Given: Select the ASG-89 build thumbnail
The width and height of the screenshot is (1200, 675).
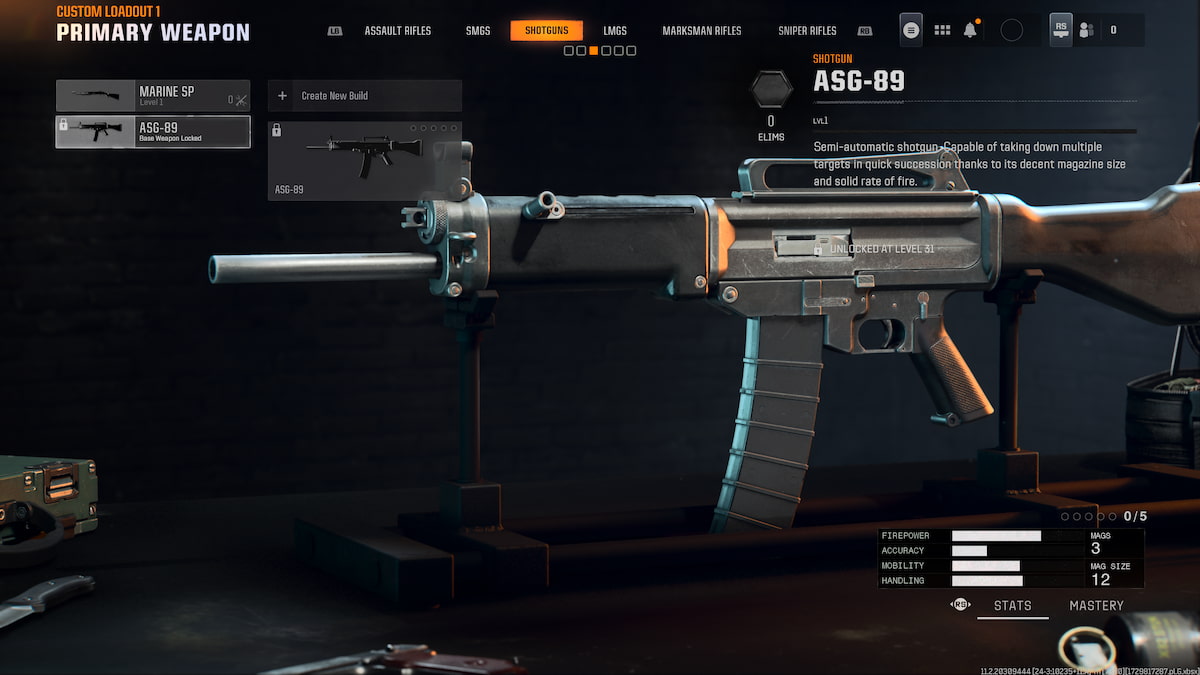Looking at the screenshot, I should point(364,160).
